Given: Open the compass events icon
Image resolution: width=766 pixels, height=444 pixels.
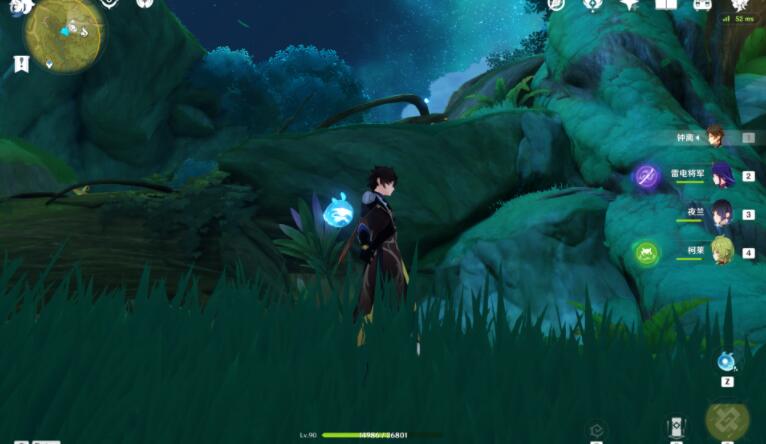Looking at the screenshot, I should [x=592, y=5].
